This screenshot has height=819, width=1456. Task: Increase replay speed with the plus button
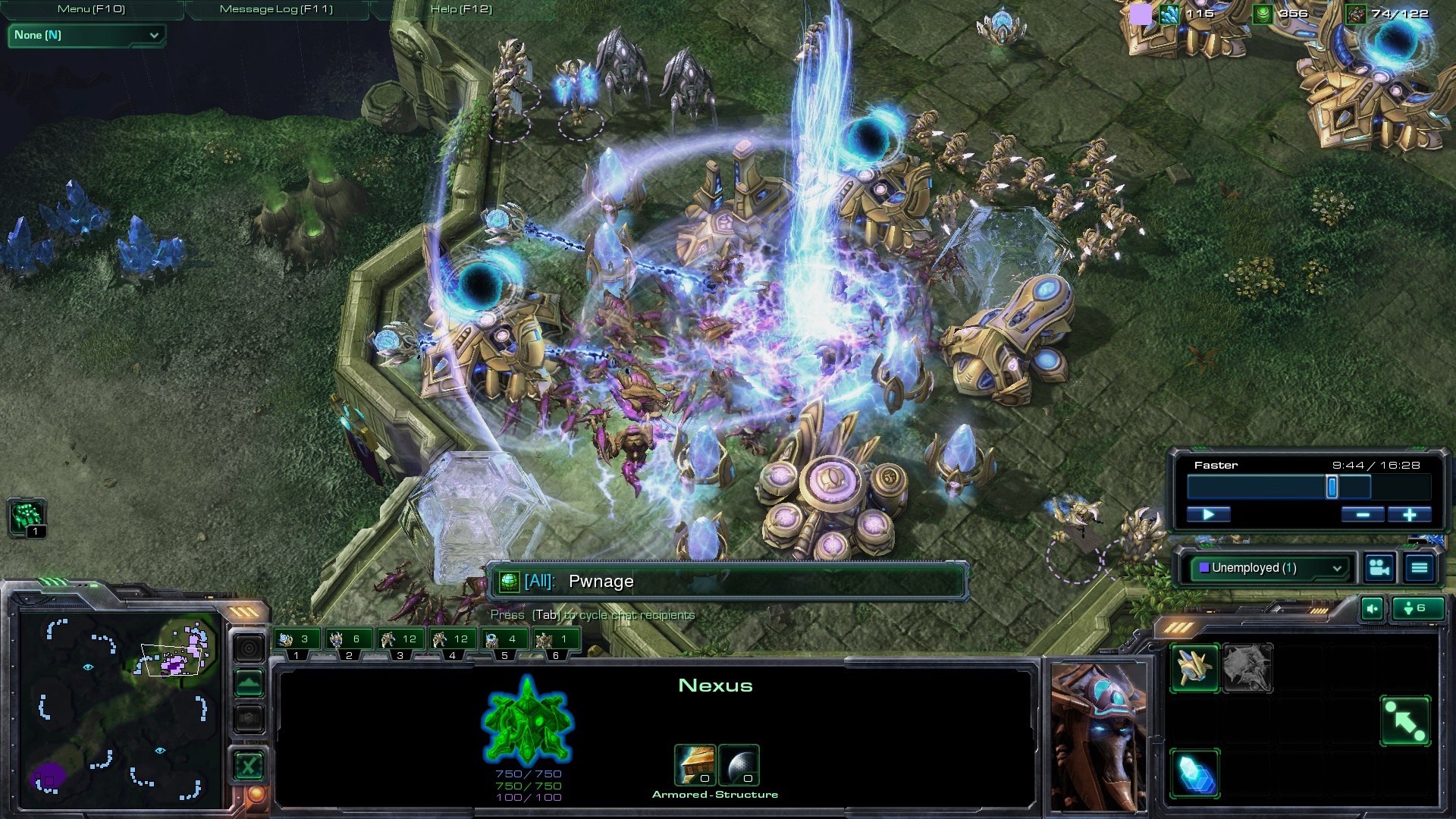pos(1409,515)
